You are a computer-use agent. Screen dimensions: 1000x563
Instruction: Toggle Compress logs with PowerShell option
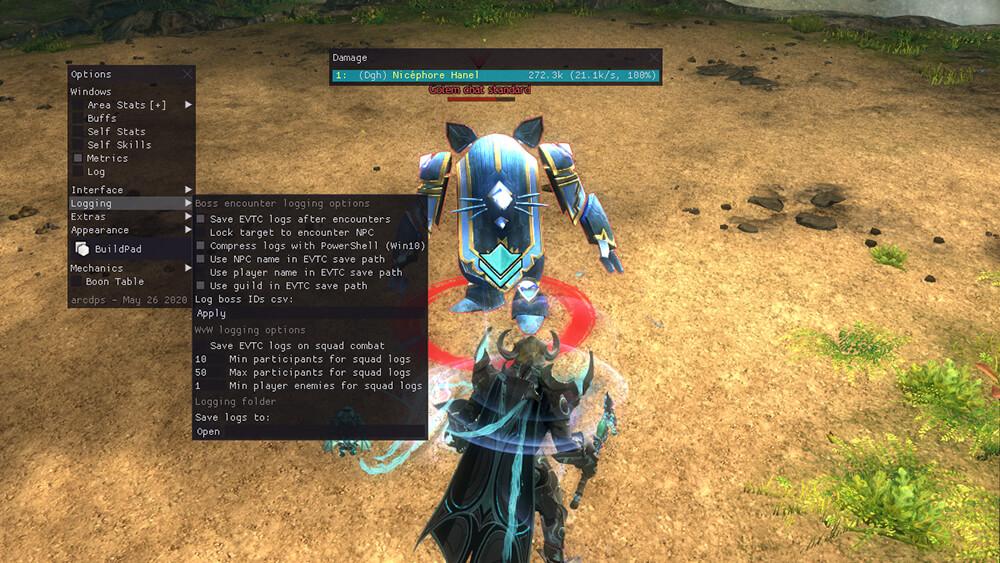pos(201,246)
